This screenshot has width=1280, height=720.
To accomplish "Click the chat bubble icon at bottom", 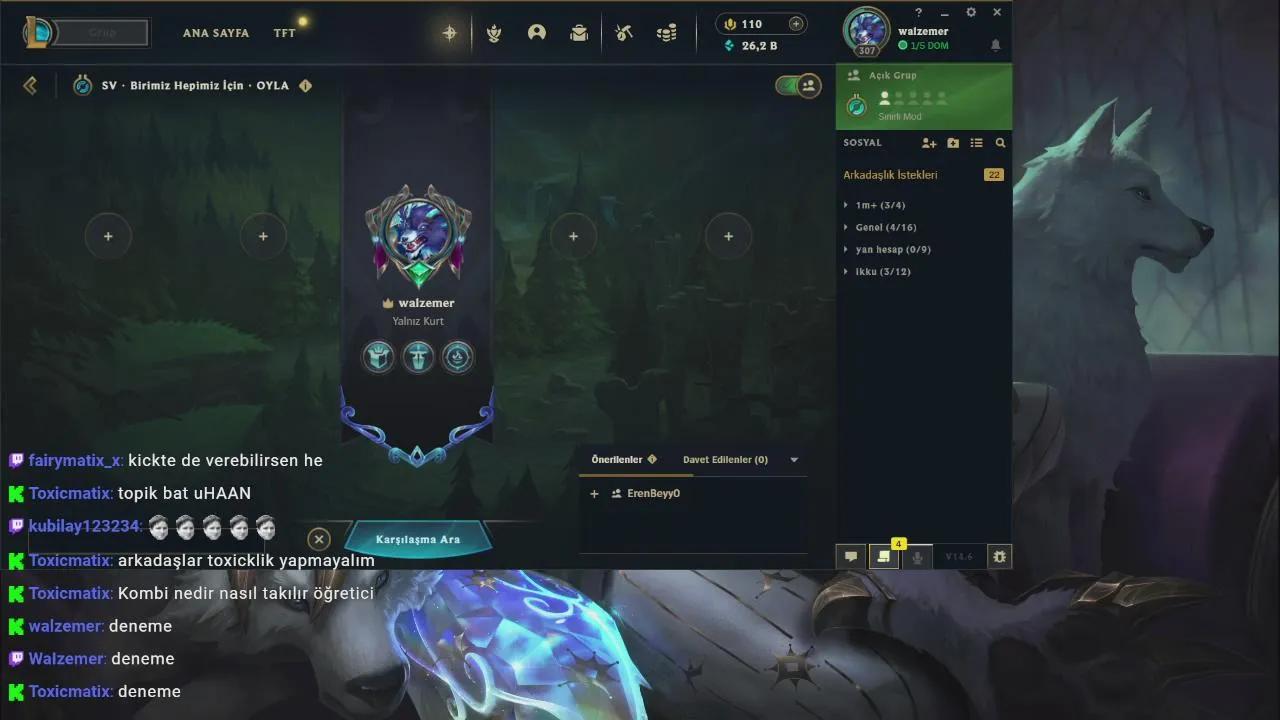I will pos(850,556).
